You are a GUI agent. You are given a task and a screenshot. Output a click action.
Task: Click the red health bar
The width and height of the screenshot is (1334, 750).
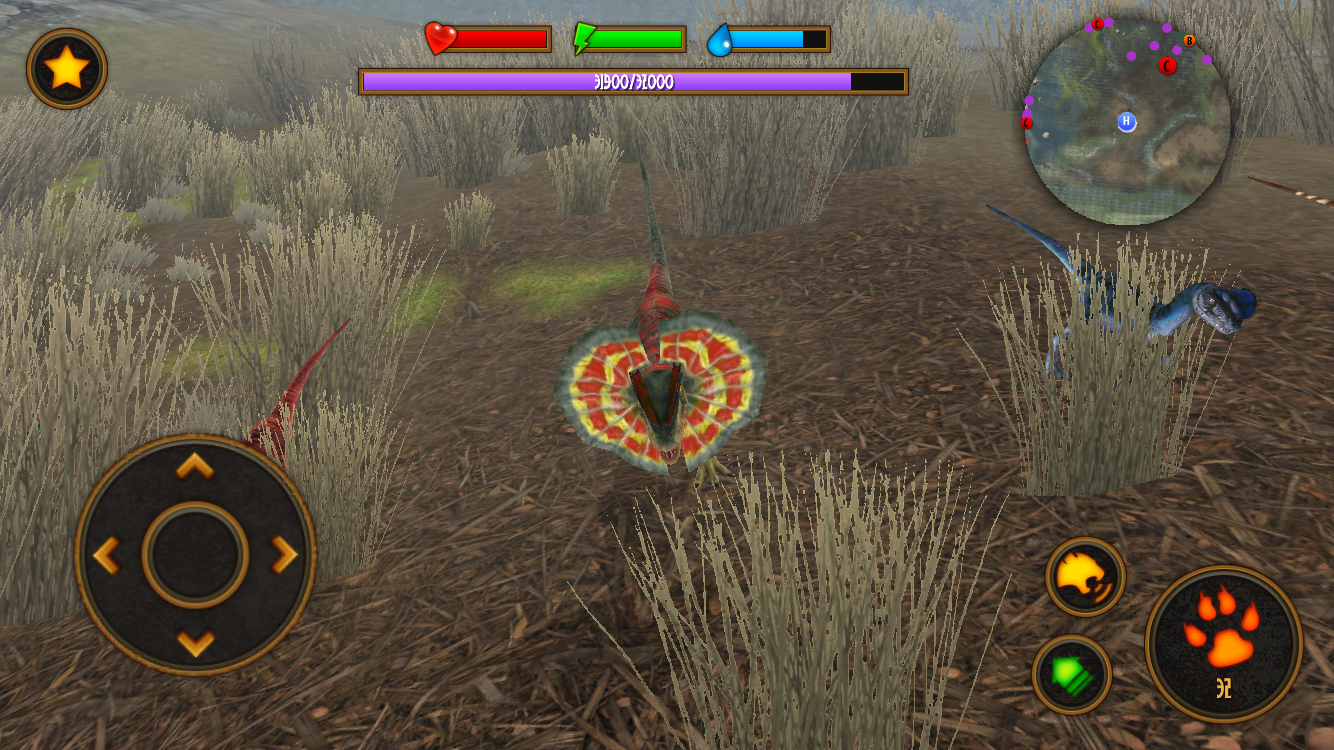click(x=500, y=38)
